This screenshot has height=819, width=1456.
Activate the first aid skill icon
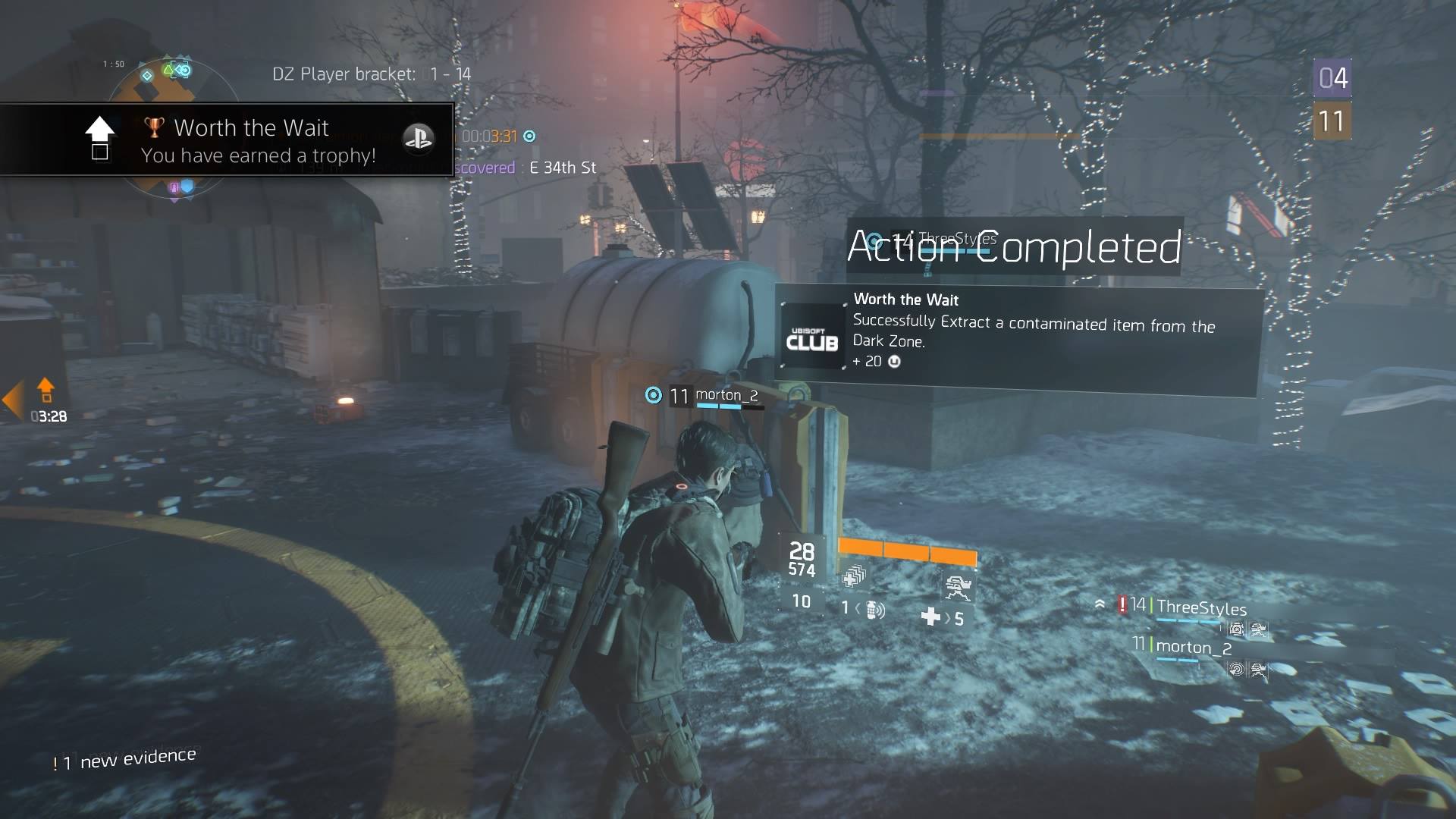(x=854, y=578)
